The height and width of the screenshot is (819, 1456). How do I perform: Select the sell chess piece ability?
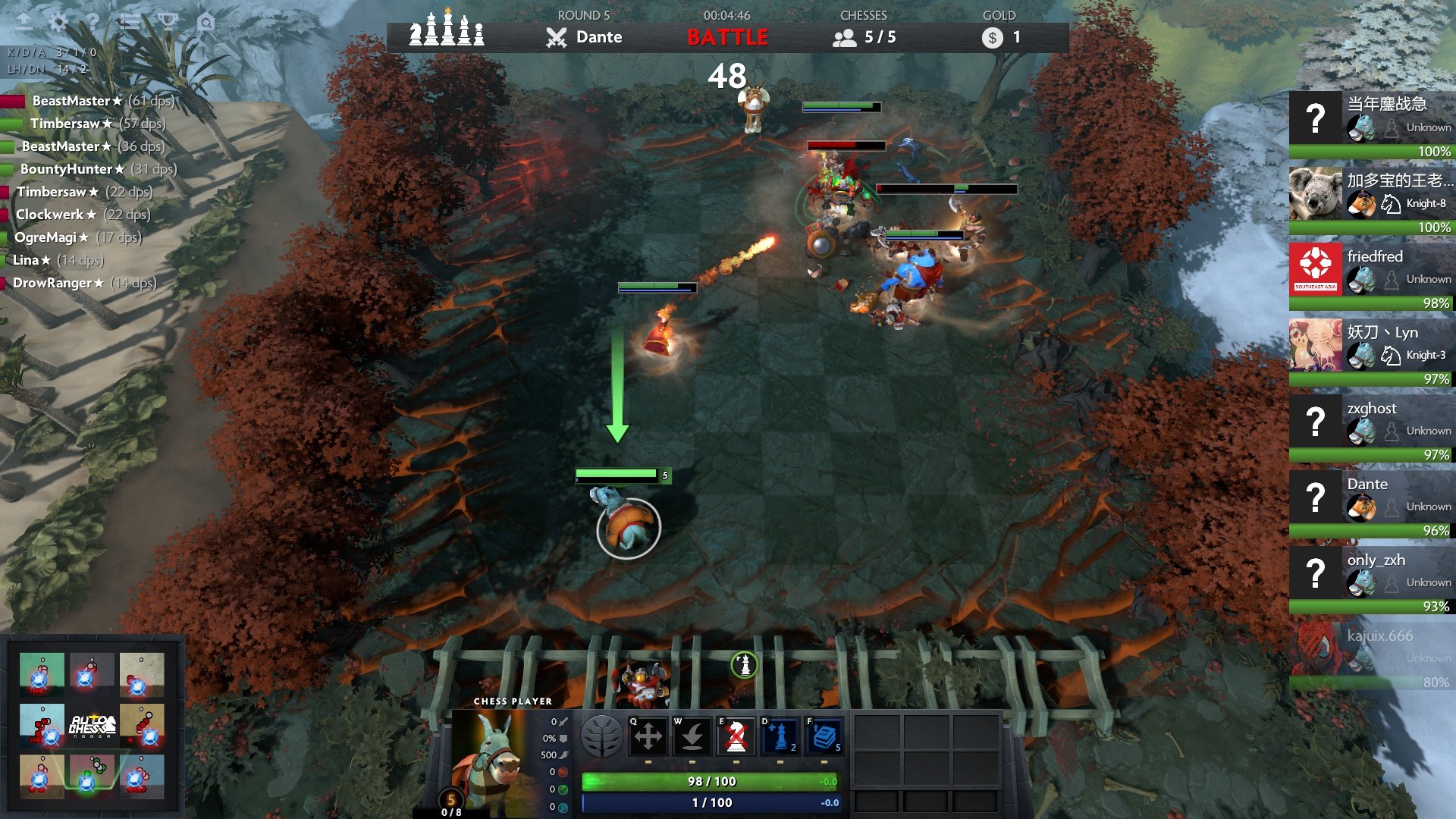[736, 736]
